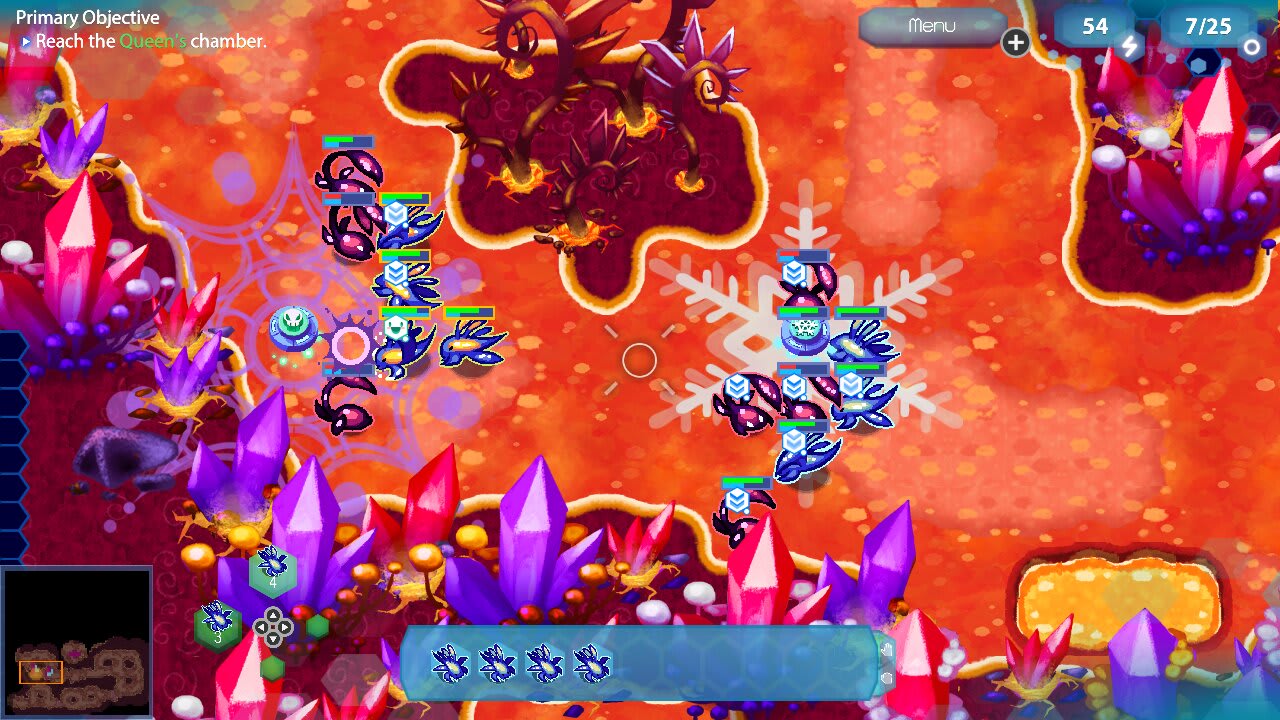Click the green health bar above the frost structure unit
This screenshot has width=1280, height=720.
pos(800,311)
